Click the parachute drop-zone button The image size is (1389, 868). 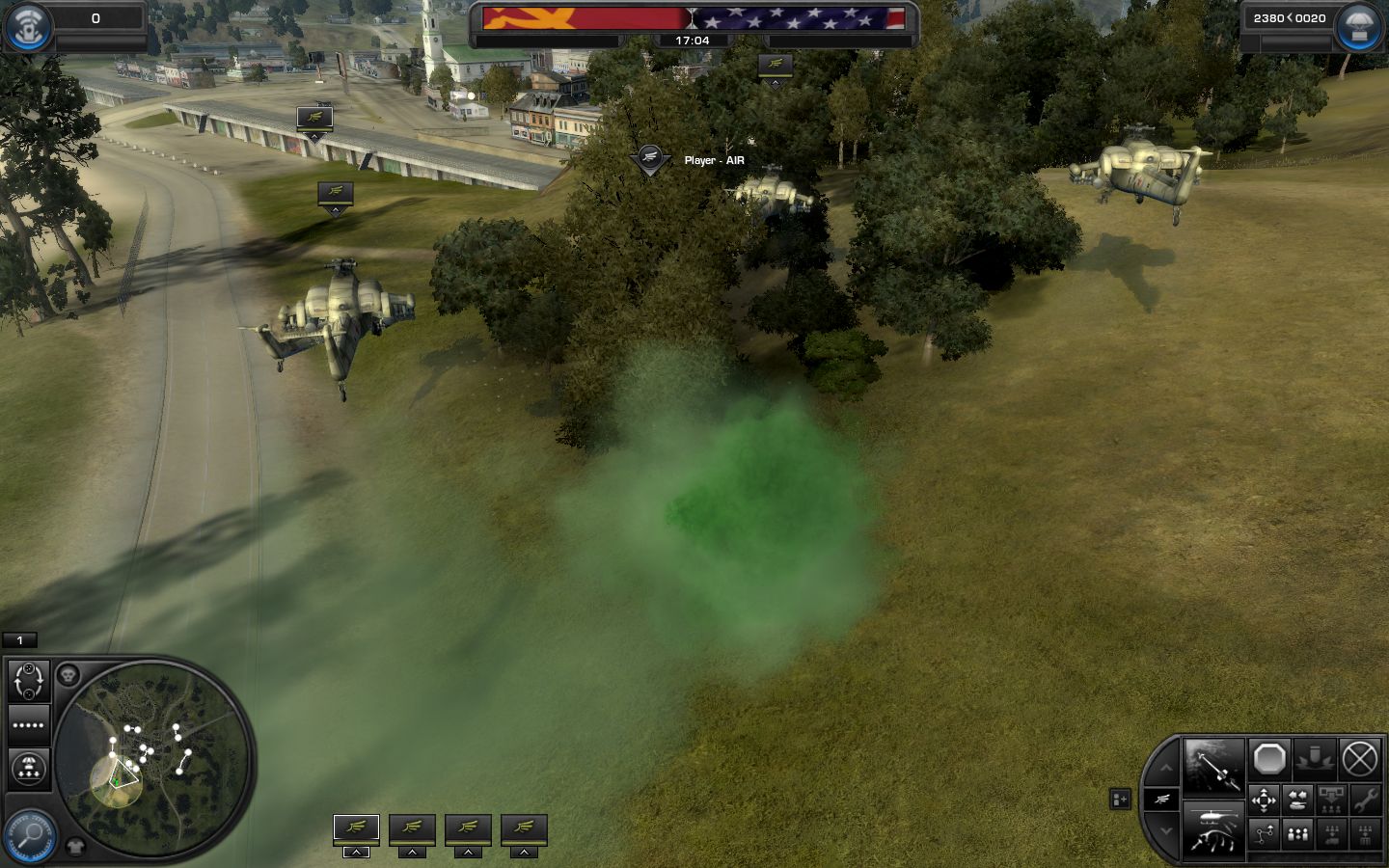(29, 769)
